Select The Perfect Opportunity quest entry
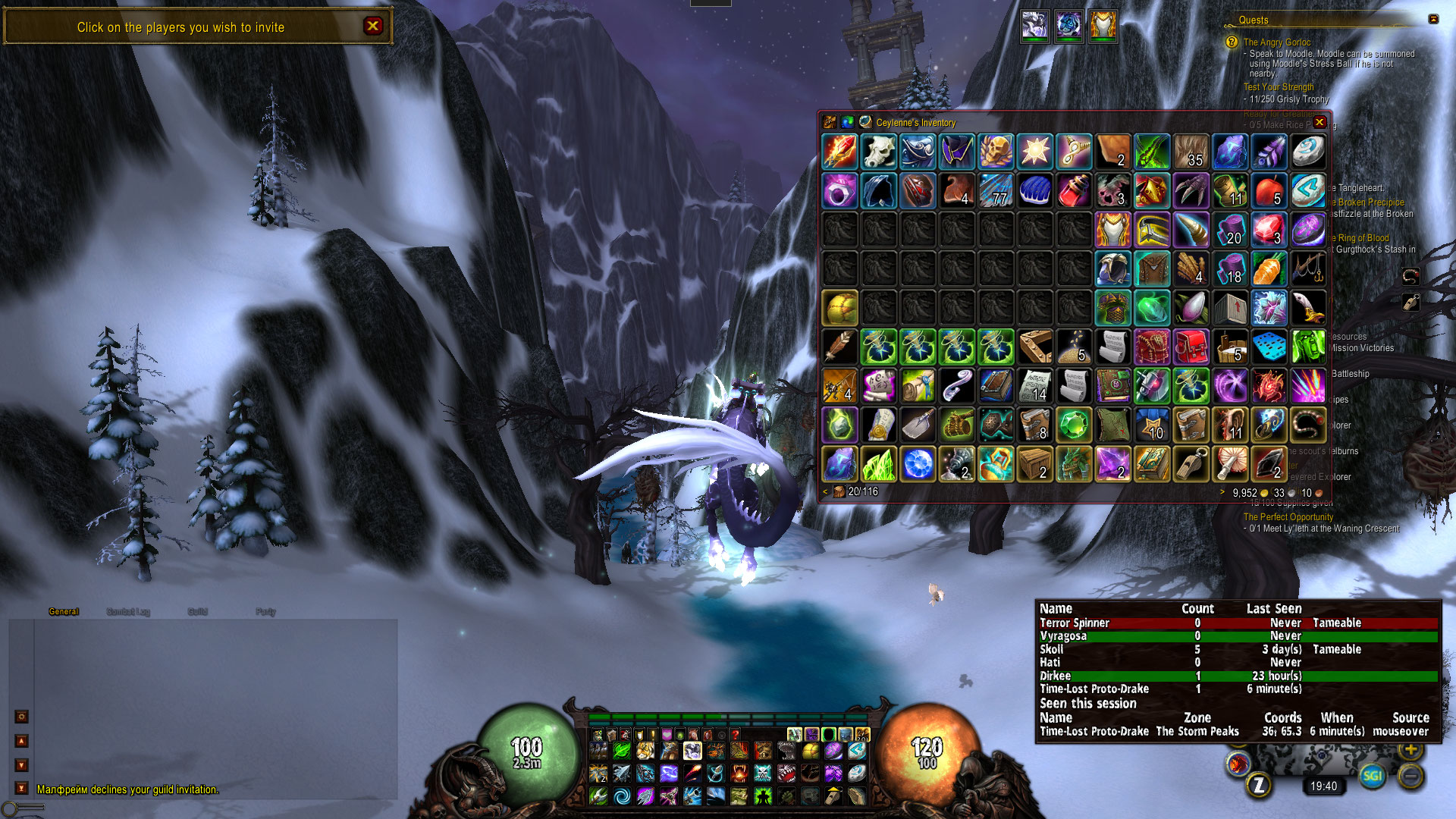Image resolution: width=1456 pixels, height=819 pixels. pos(1288,517)
